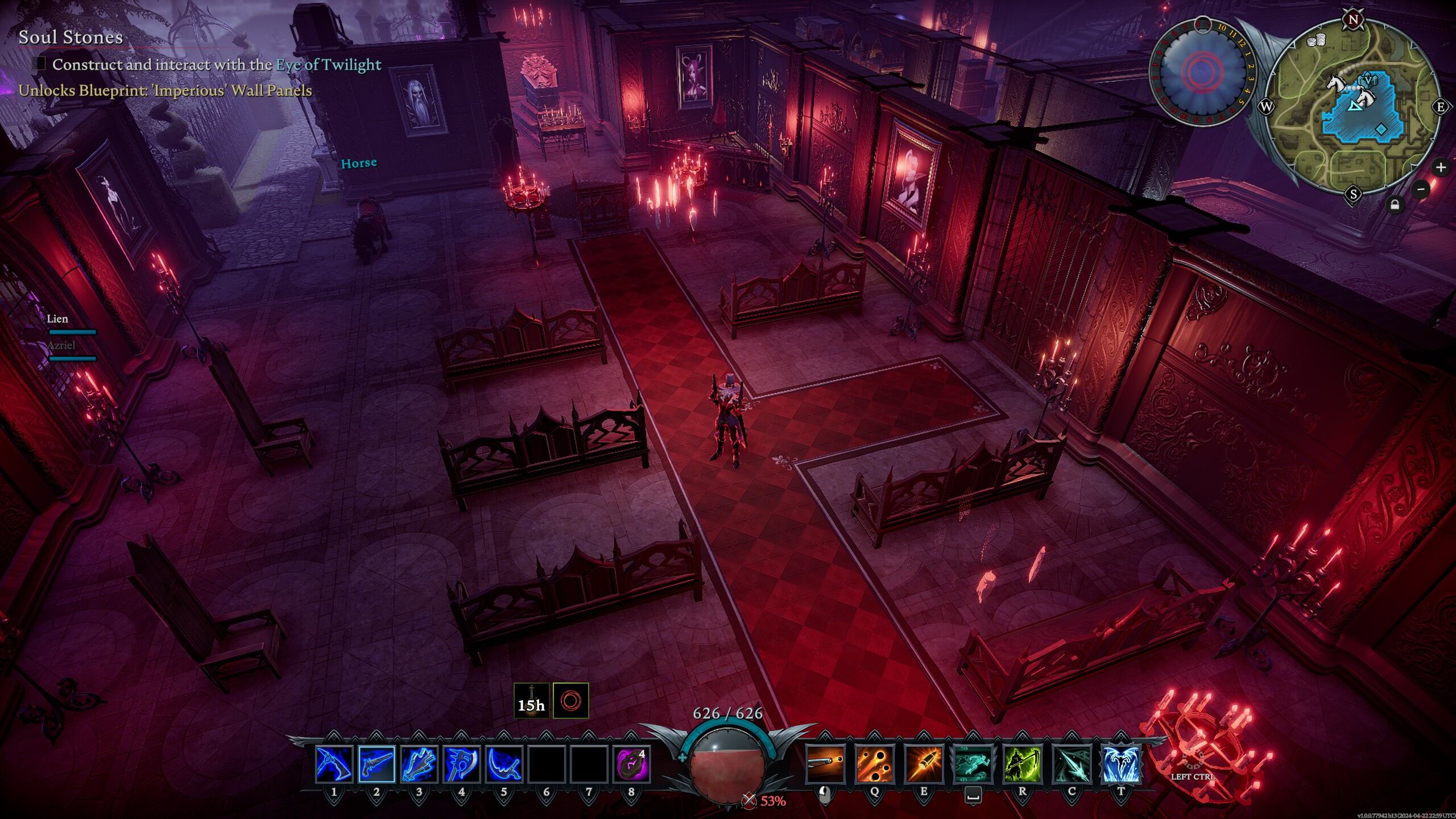Cast the teal spear spell
The width and height of the screenshot is (1456, 819).
coord(1072,764)
